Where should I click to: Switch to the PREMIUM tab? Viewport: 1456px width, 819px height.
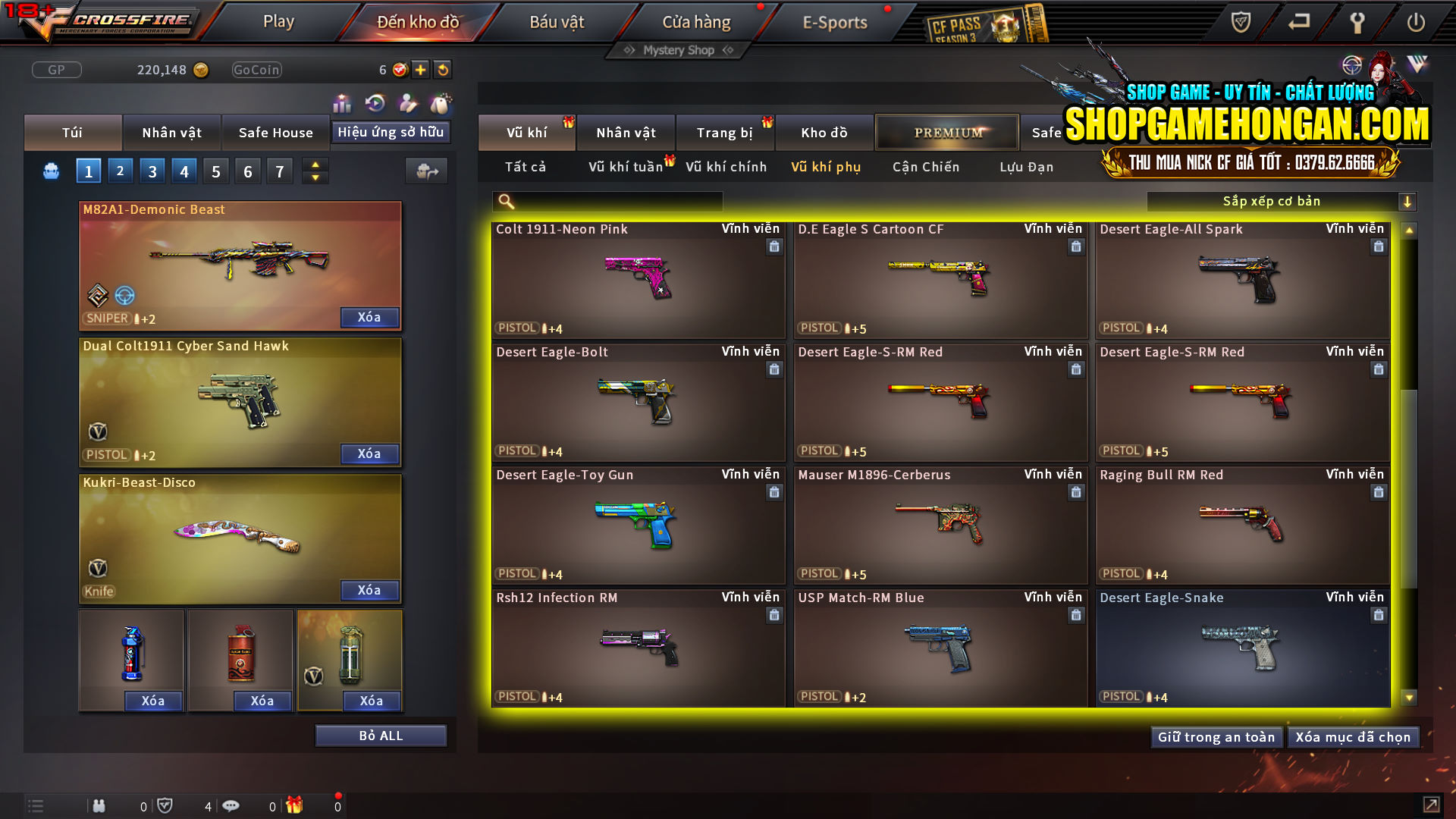pyautogui.click(x=947, y=132)
